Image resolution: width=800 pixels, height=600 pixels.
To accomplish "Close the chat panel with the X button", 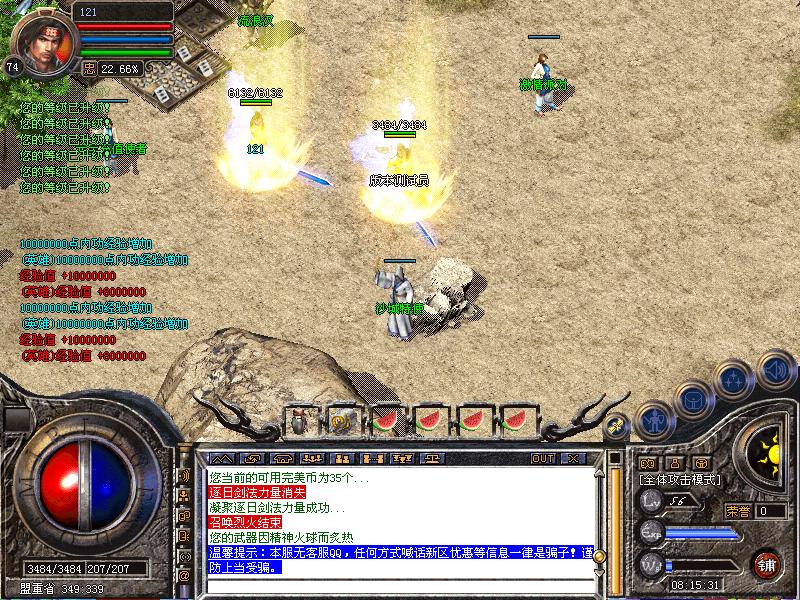I will [572, 459].
